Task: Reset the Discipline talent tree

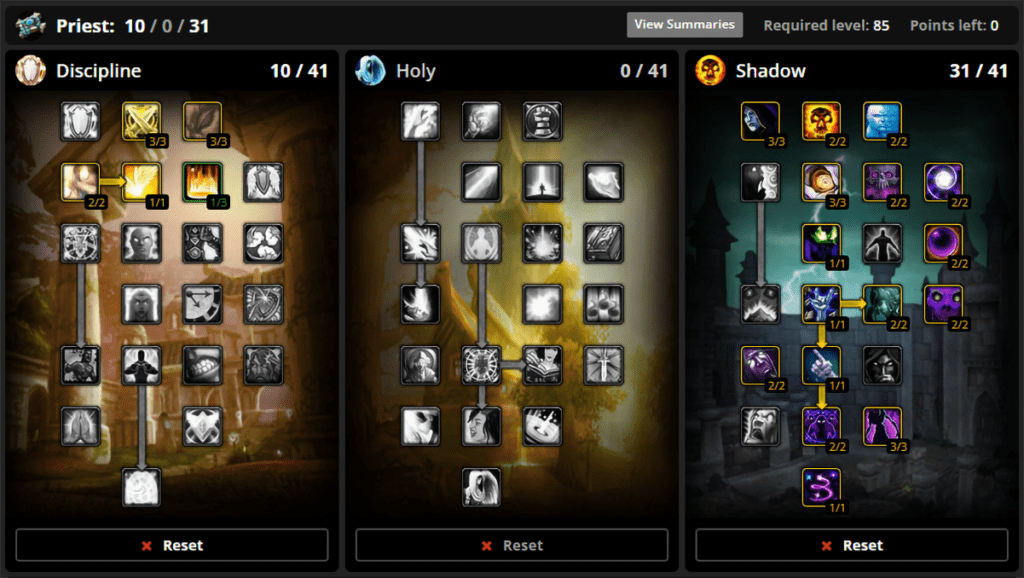Action: click(172, 545)
